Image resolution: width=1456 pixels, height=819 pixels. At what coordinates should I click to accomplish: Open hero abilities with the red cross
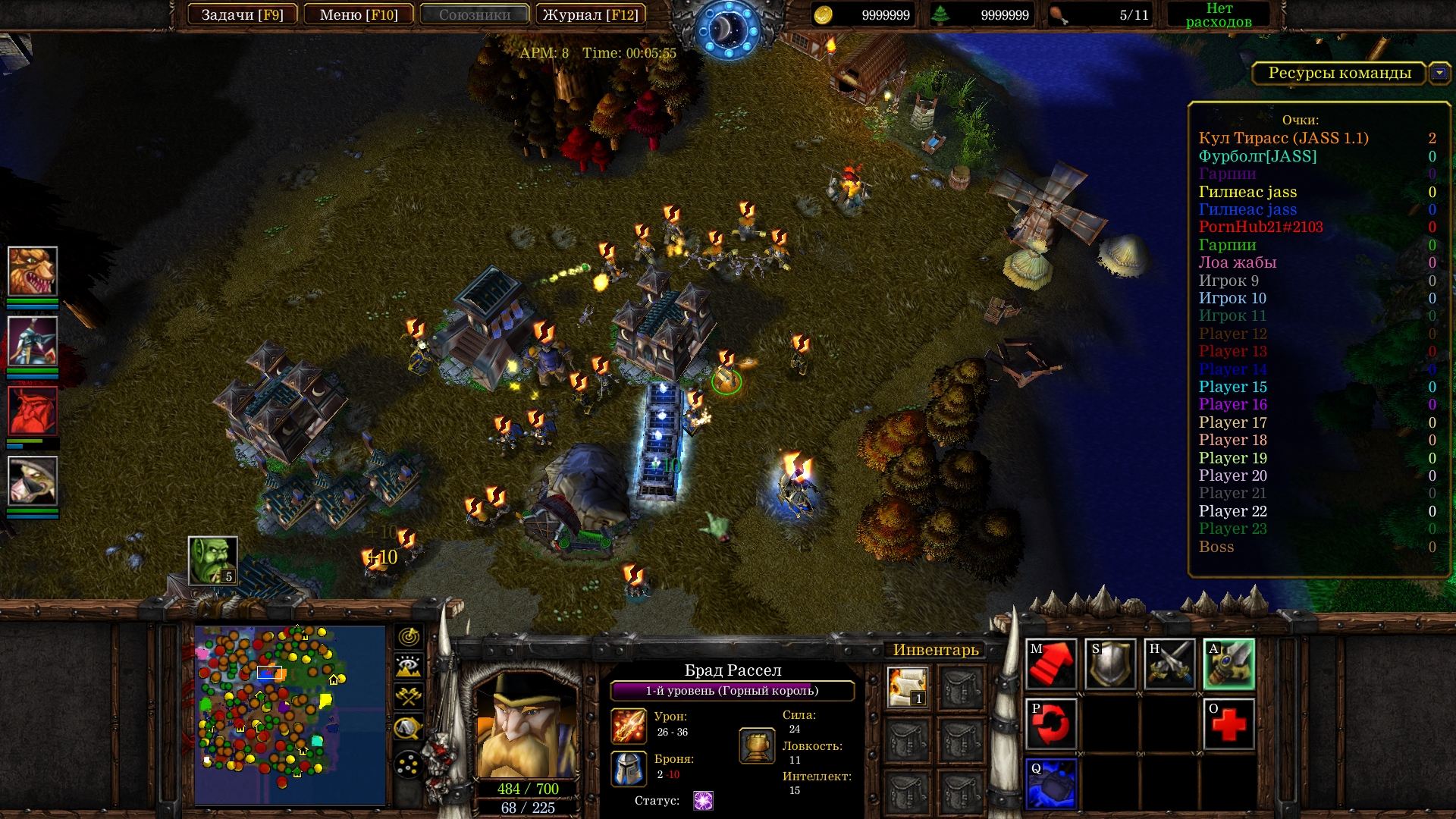[1228, 724]
